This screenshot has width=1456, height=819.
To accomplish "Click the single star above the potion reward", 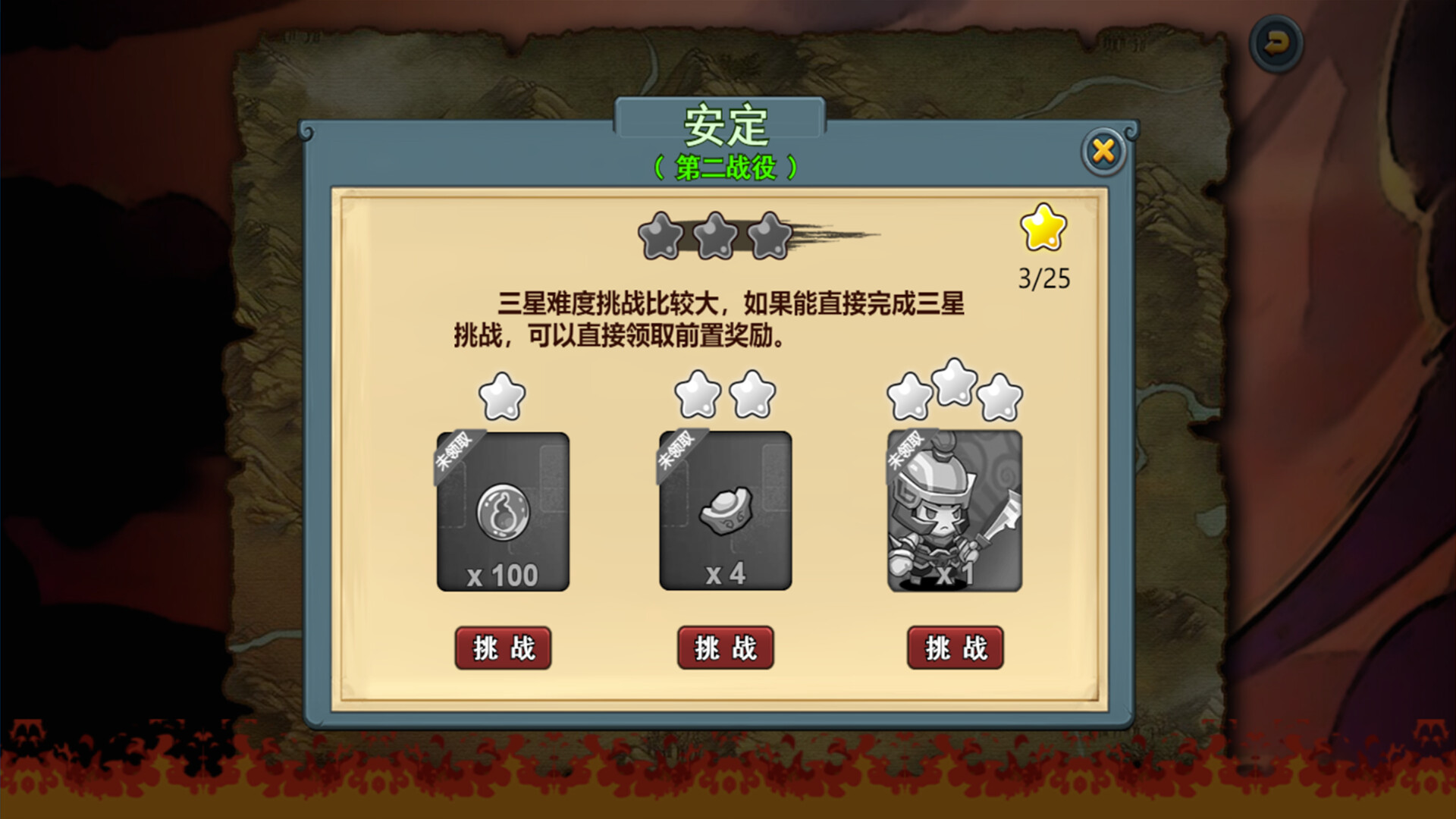I will pyautogui.click(x=503, y=396).
